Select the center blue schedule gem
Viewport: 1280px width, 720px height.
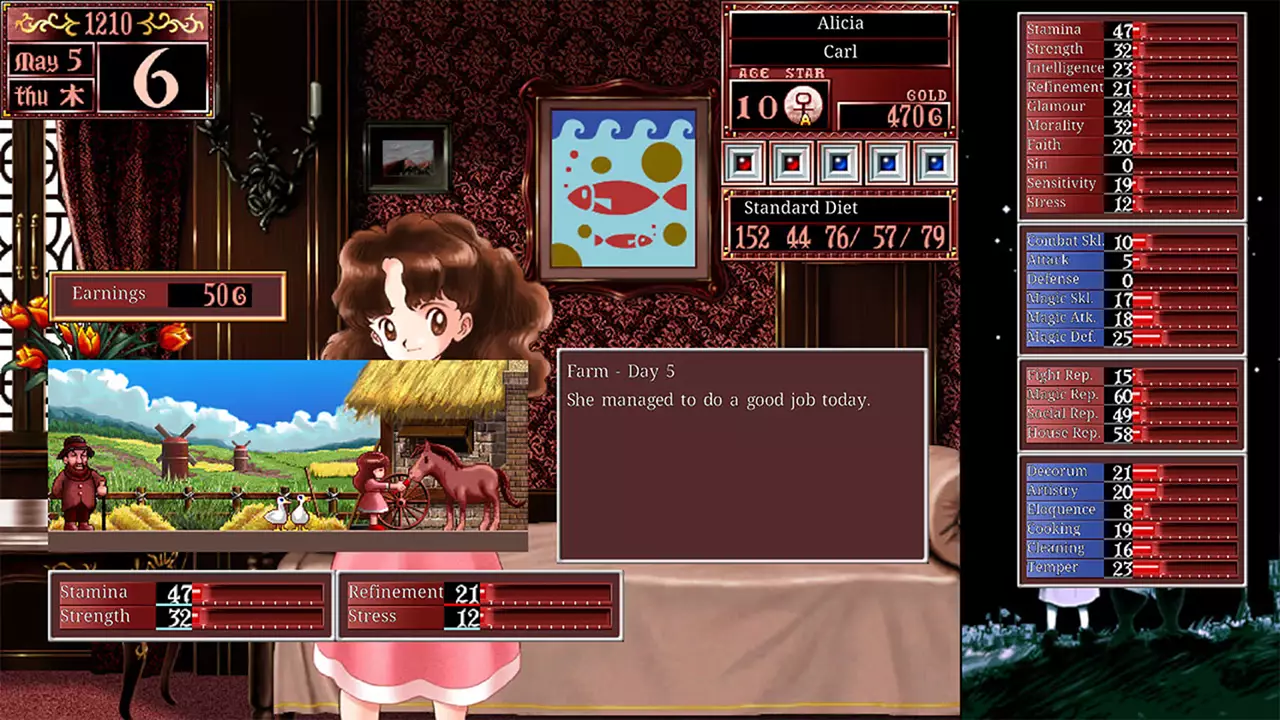coord(840,163)
